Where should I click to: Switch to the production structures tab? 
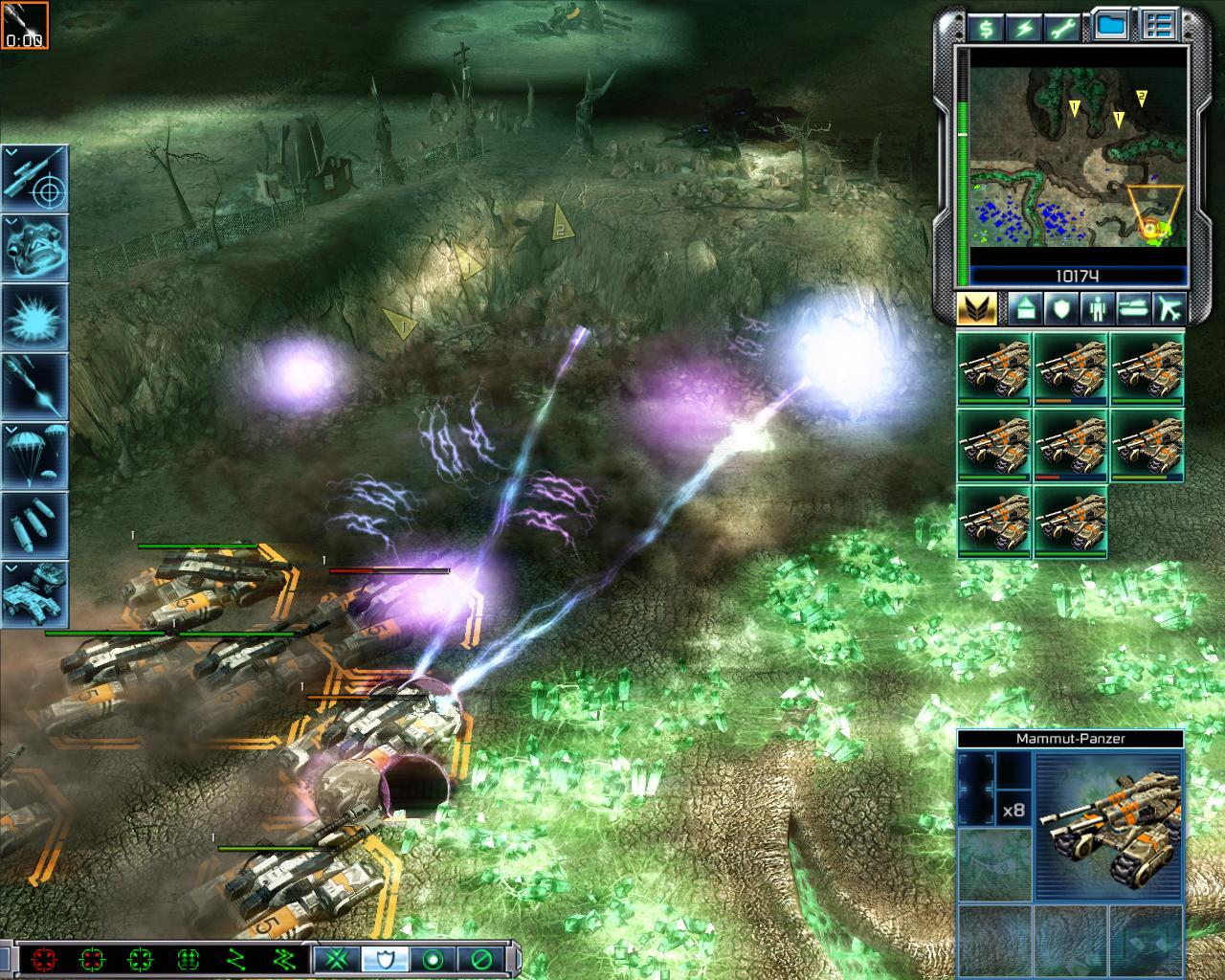click(x=1025, y=308)
